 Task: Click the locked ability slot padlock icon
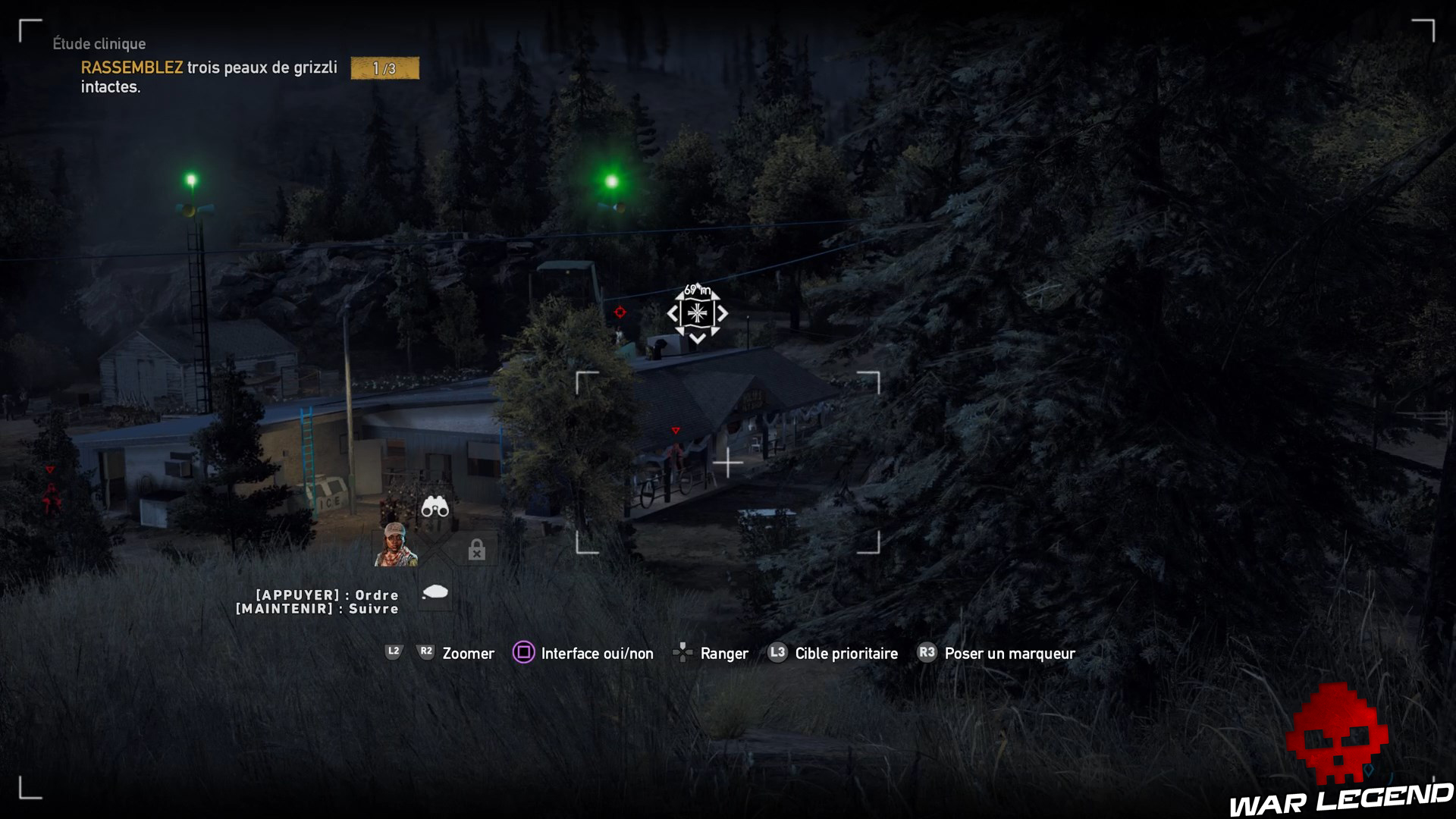[476, 551]
